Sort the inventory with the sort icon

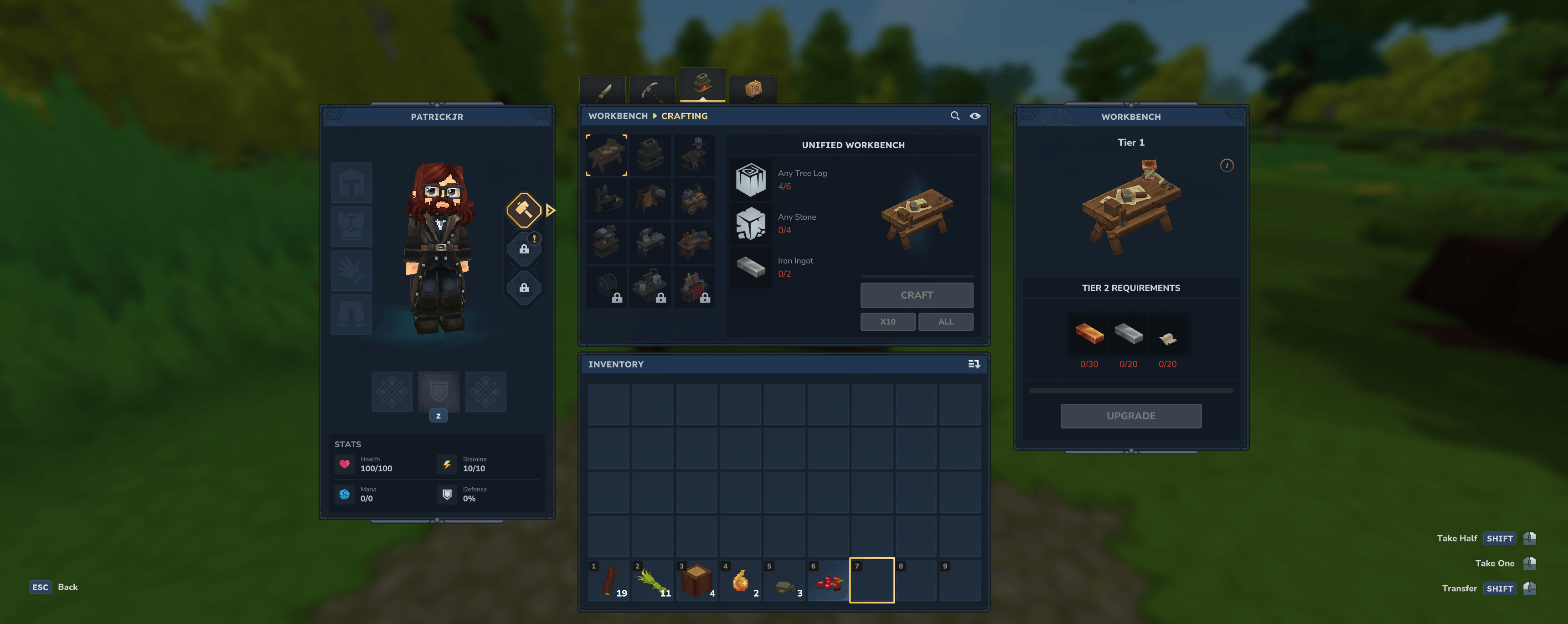pyautogui.click(x=973, y=364)
